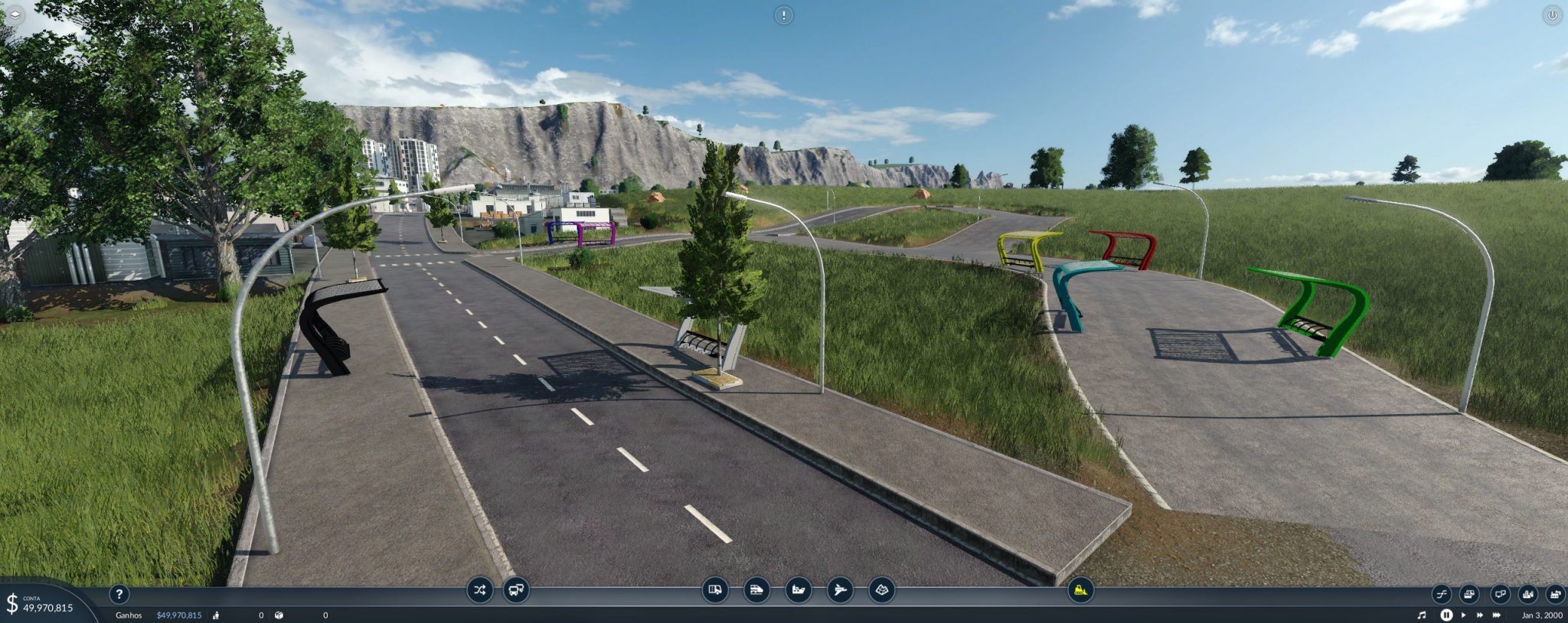The width and height of the screenshot is (1568, 623).
Task: Open the messages window
Action: pos(1498,594)
